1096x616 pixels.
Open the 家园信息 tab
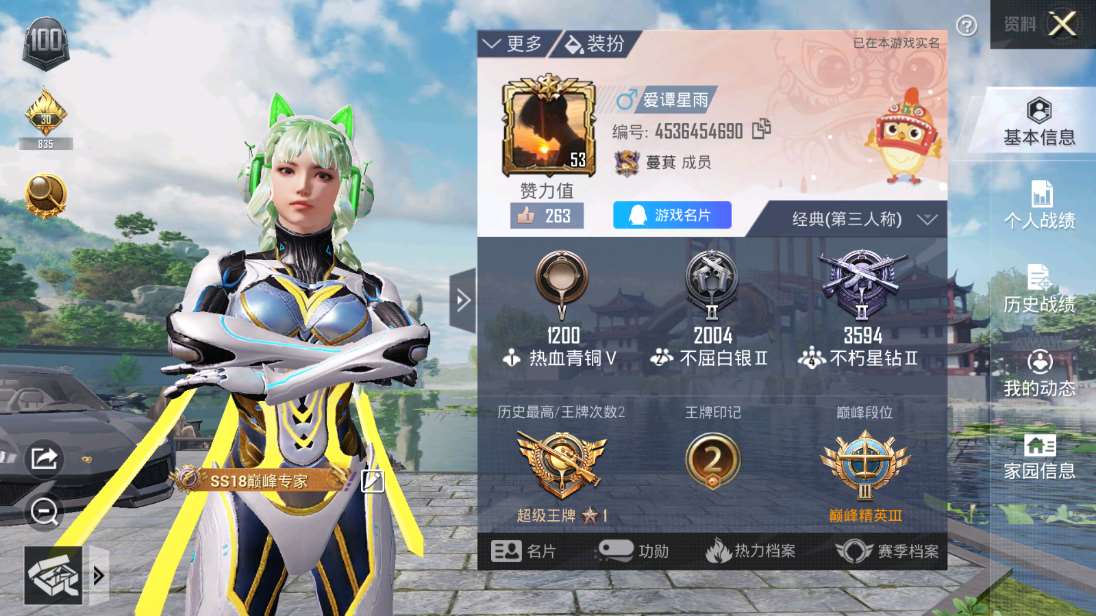click(1039, 457)
